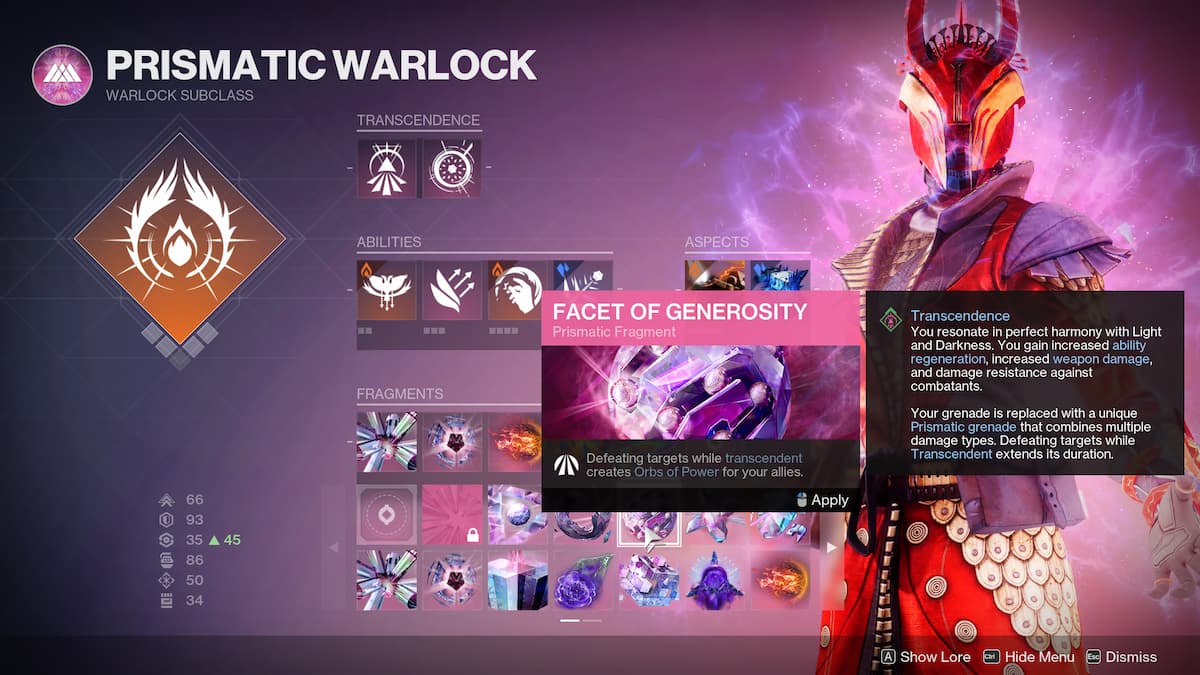
Task: Select the circular Prismatic grenade Transcendence icon
Action: pos(452,168)
